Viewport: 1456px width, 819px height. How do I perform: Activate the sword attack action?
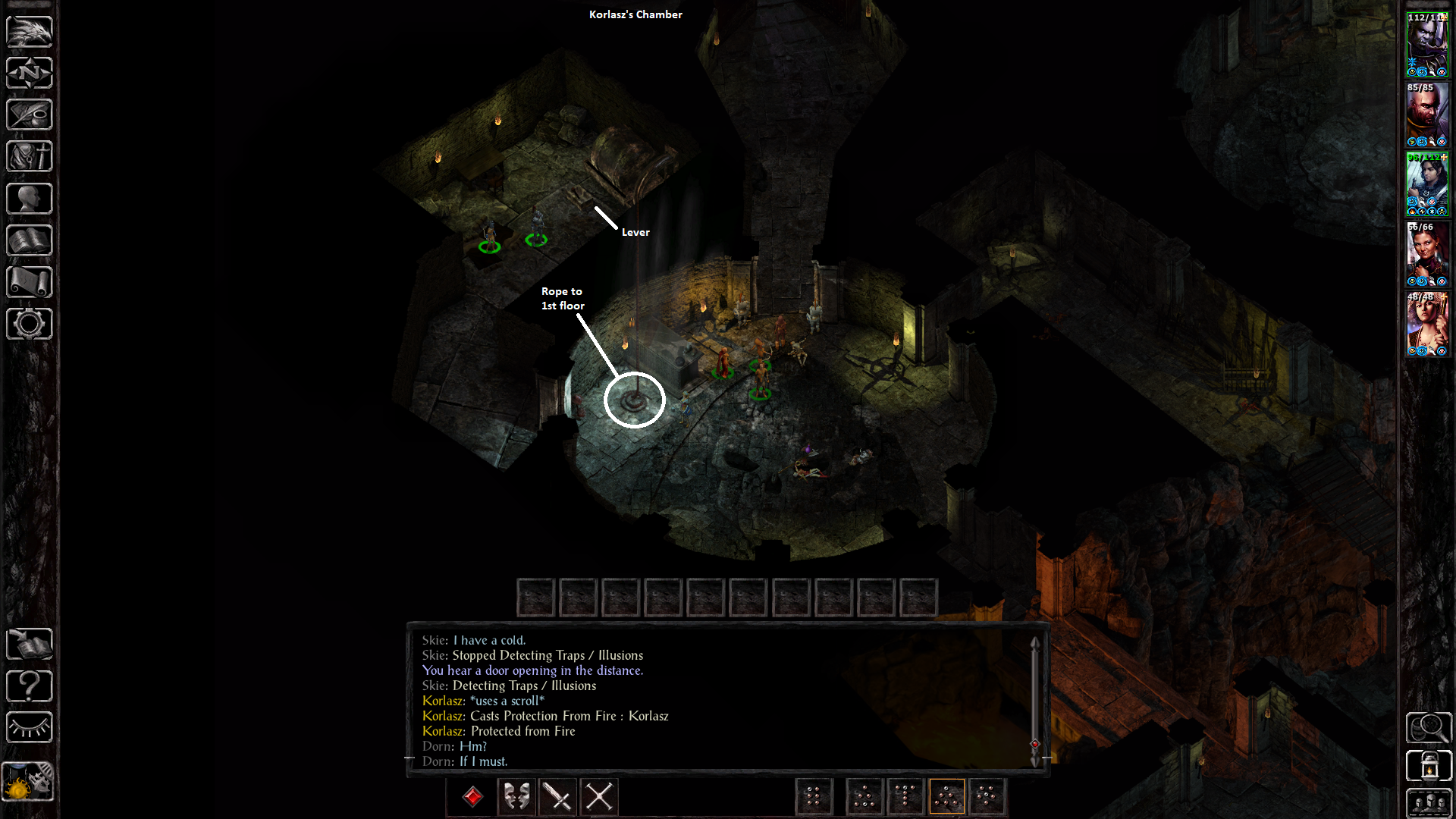[x=558, y=797]
